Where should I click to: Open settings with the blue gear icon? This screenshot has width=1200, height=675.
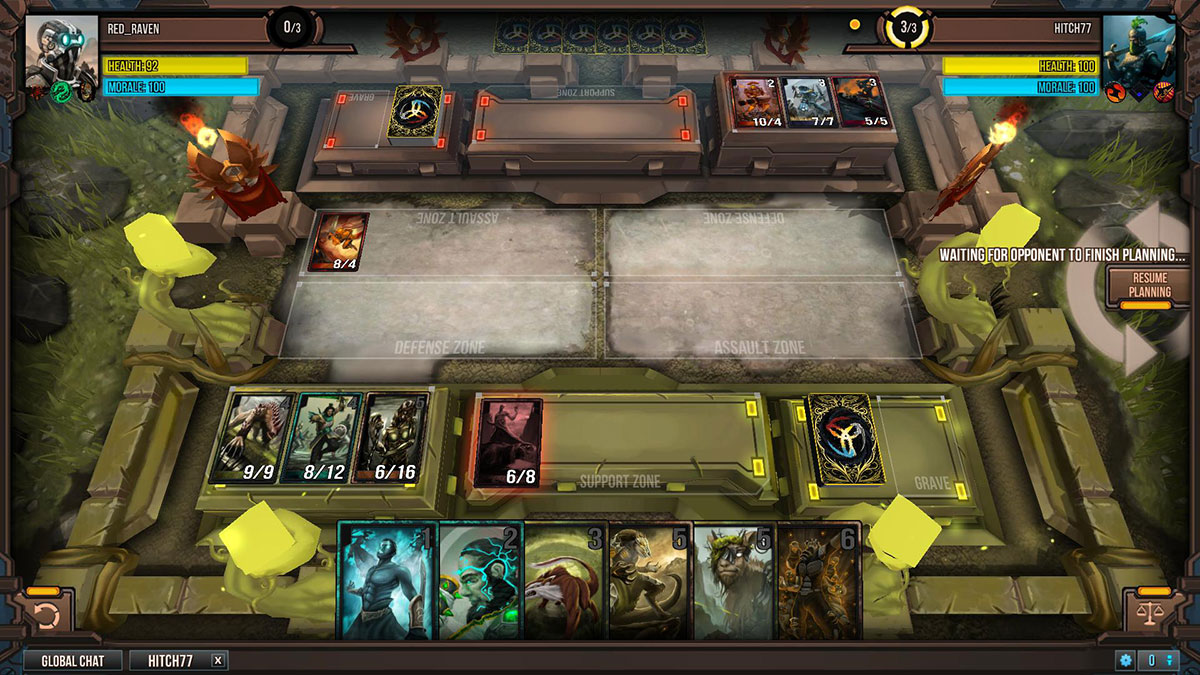(x=1126, y=661)
